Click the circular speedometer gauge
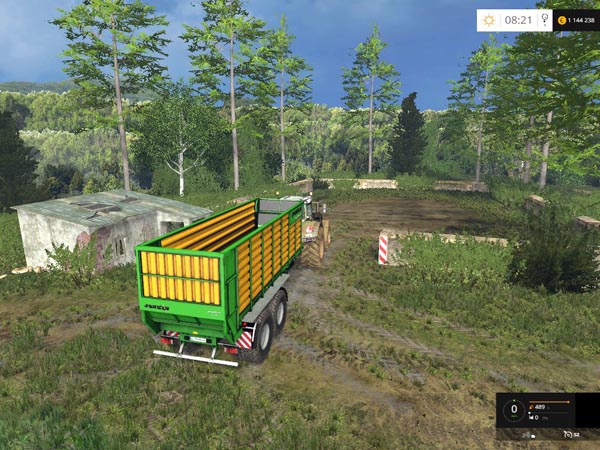The image size is (600, 450). click(x=514, y=409)
